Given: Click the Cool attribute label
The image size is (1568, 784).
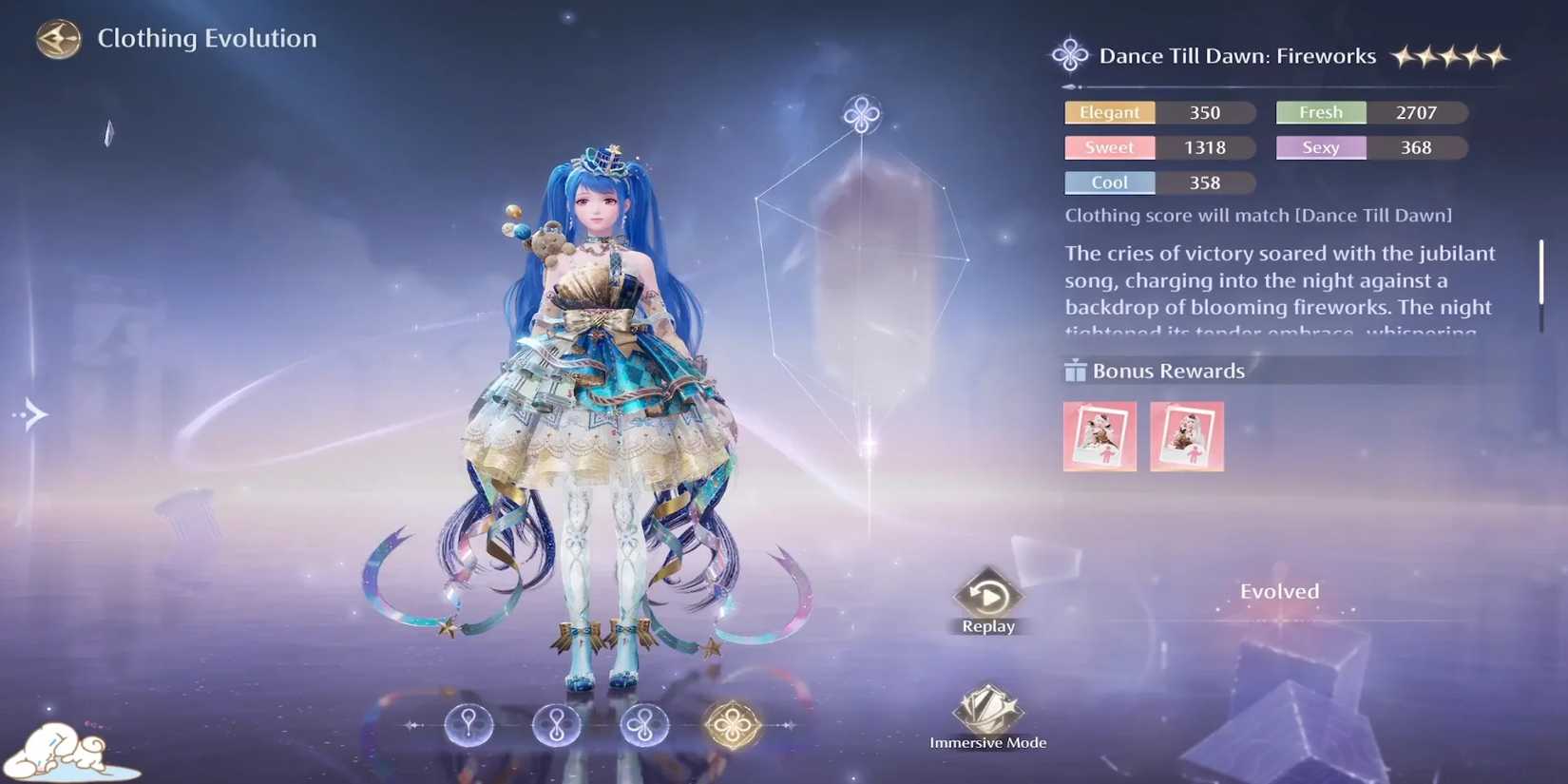Looking at the screenshot, I should pos(1108,182).
